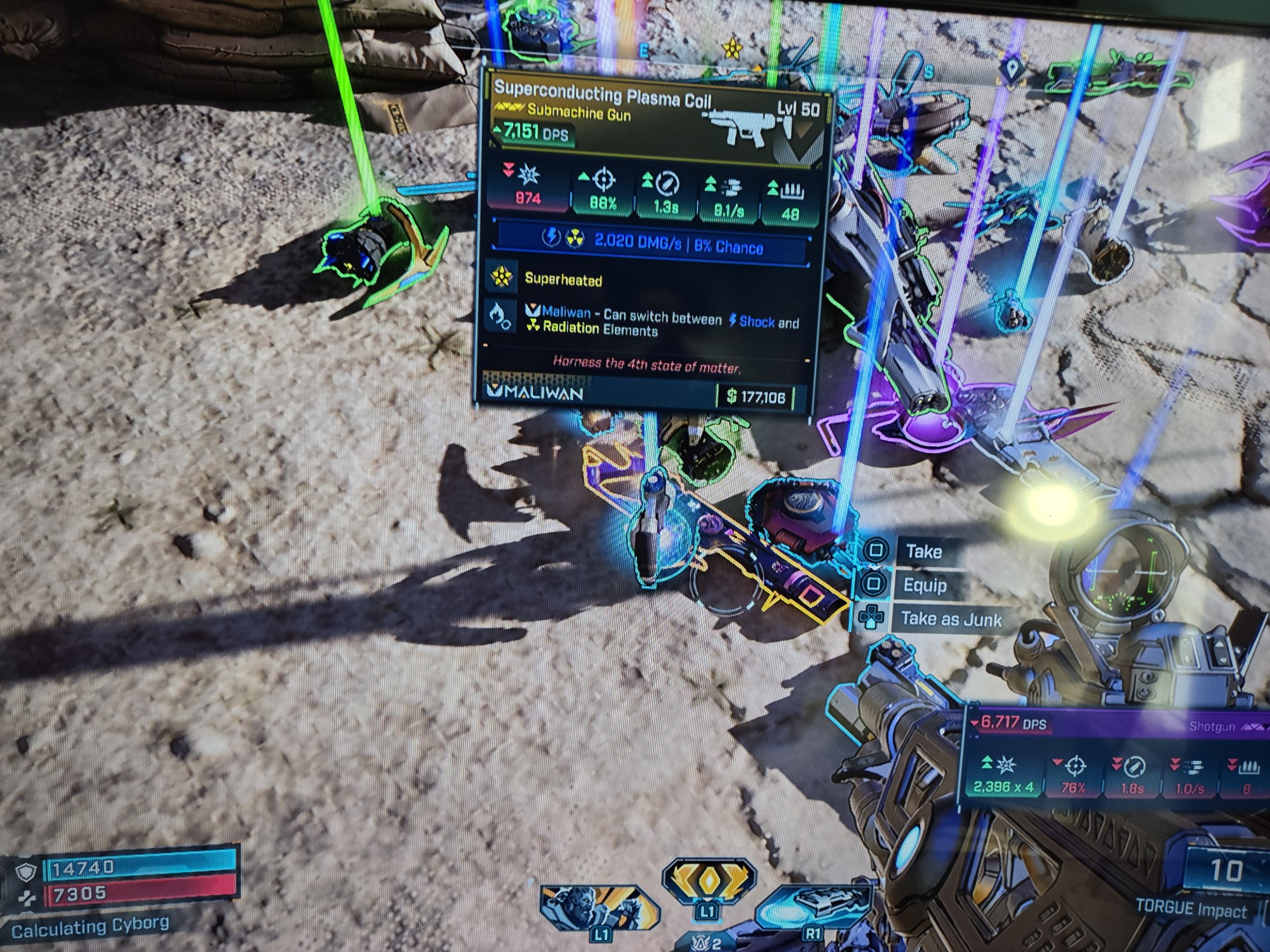Pick the Take as Junk option
Image resolution: width=1270 pixels, height=952 pixels.
click(950, 619)
